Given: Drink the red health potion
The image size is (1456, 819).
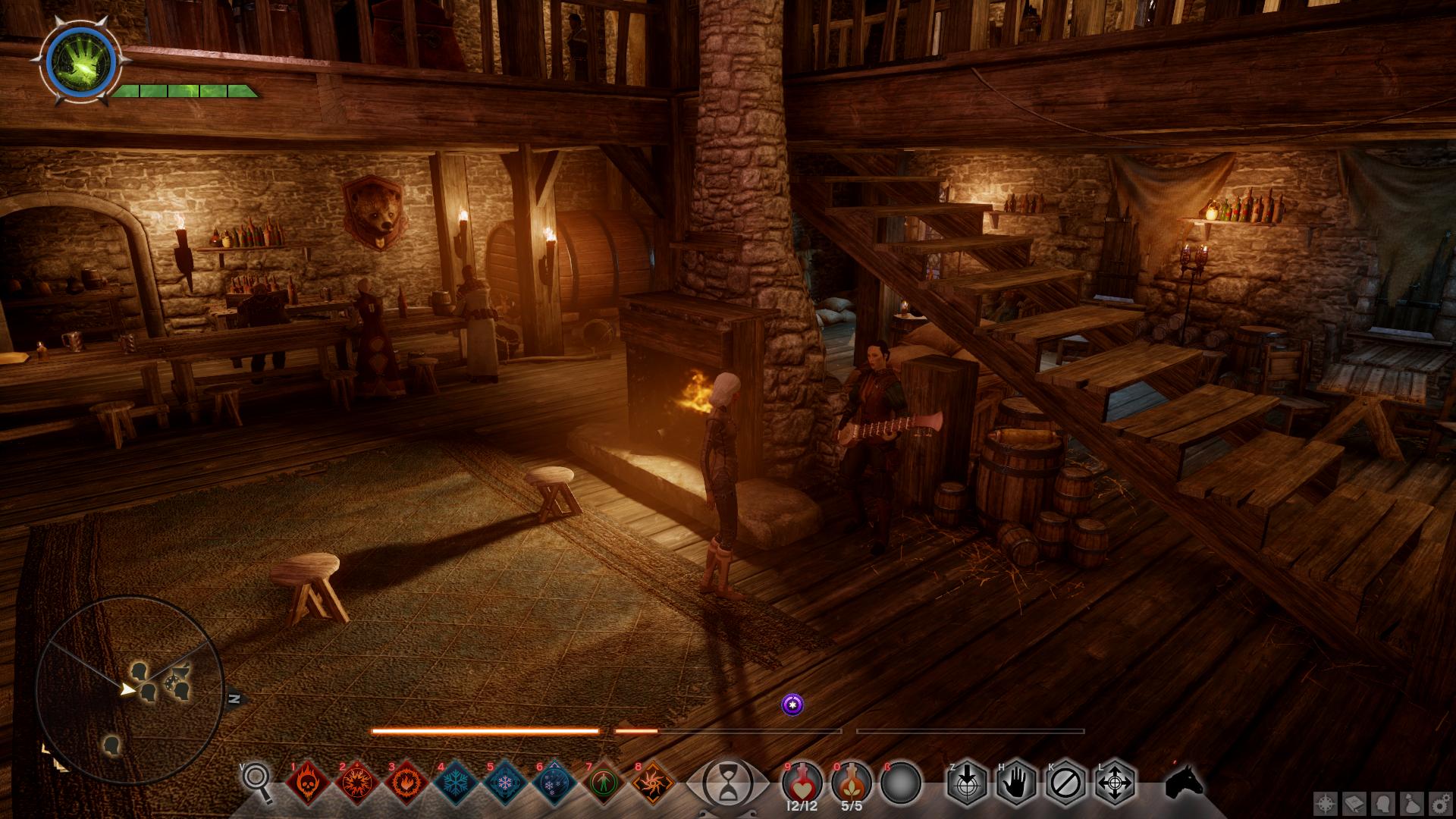Looking at the screenshot, I should [802, 782].
